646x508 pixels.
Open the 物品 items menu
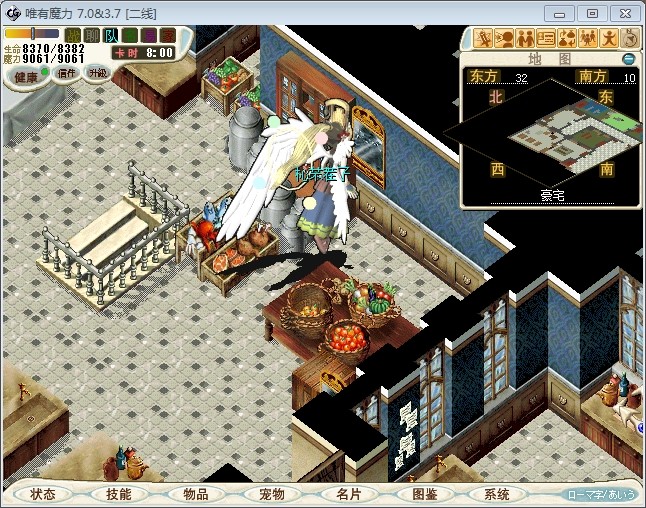pyautogui.click(x=195, y=494)
